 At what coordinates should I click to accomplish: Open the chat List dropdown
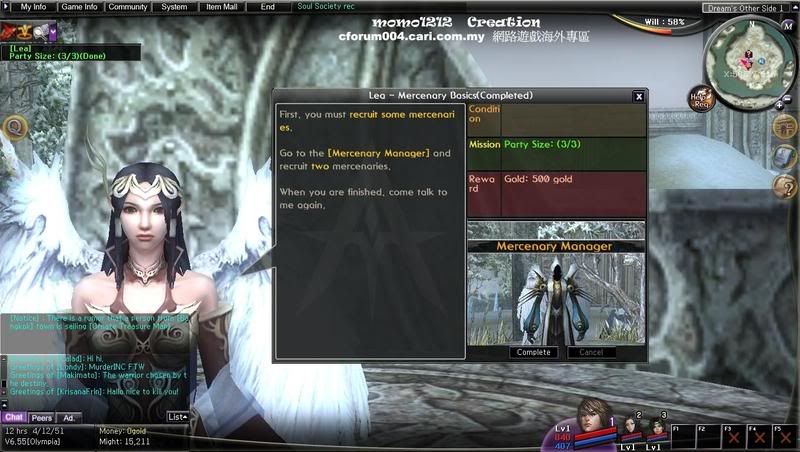(177, 416)
